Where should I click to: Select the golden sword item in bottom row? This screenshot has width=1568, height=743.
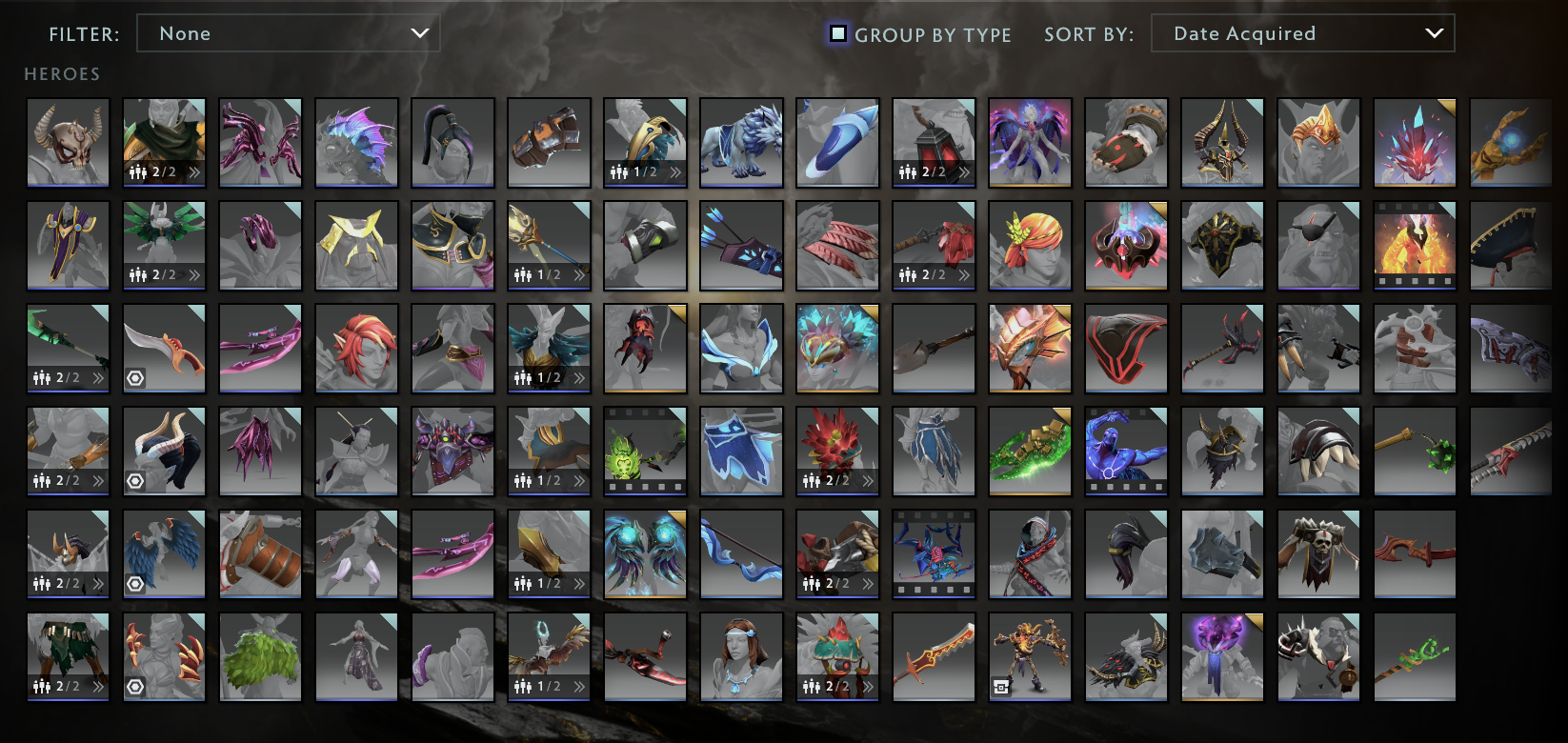934,655
